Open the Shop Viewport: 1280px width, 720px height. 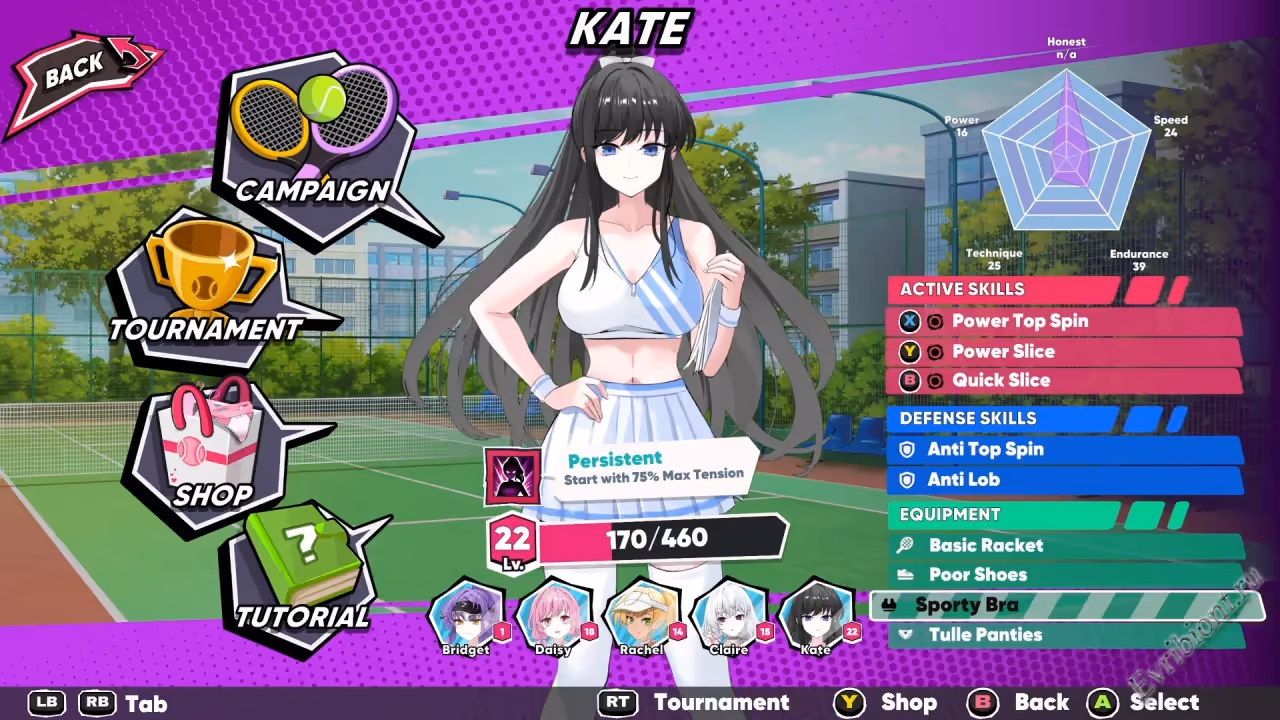213,455
